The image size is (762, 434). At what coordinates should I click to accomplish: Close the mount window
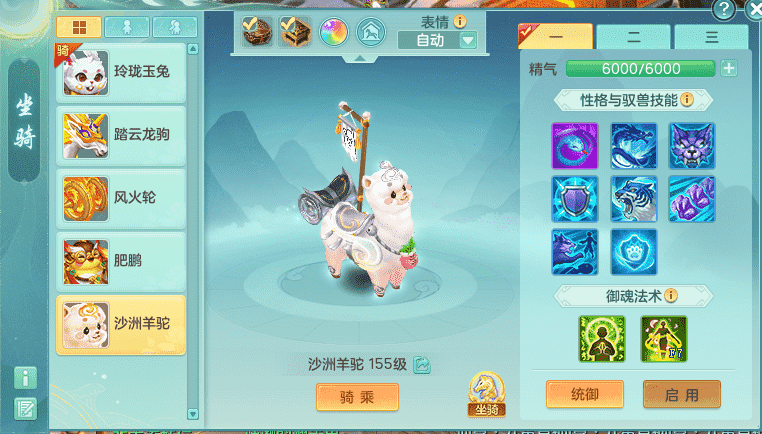tap(752, 10)
